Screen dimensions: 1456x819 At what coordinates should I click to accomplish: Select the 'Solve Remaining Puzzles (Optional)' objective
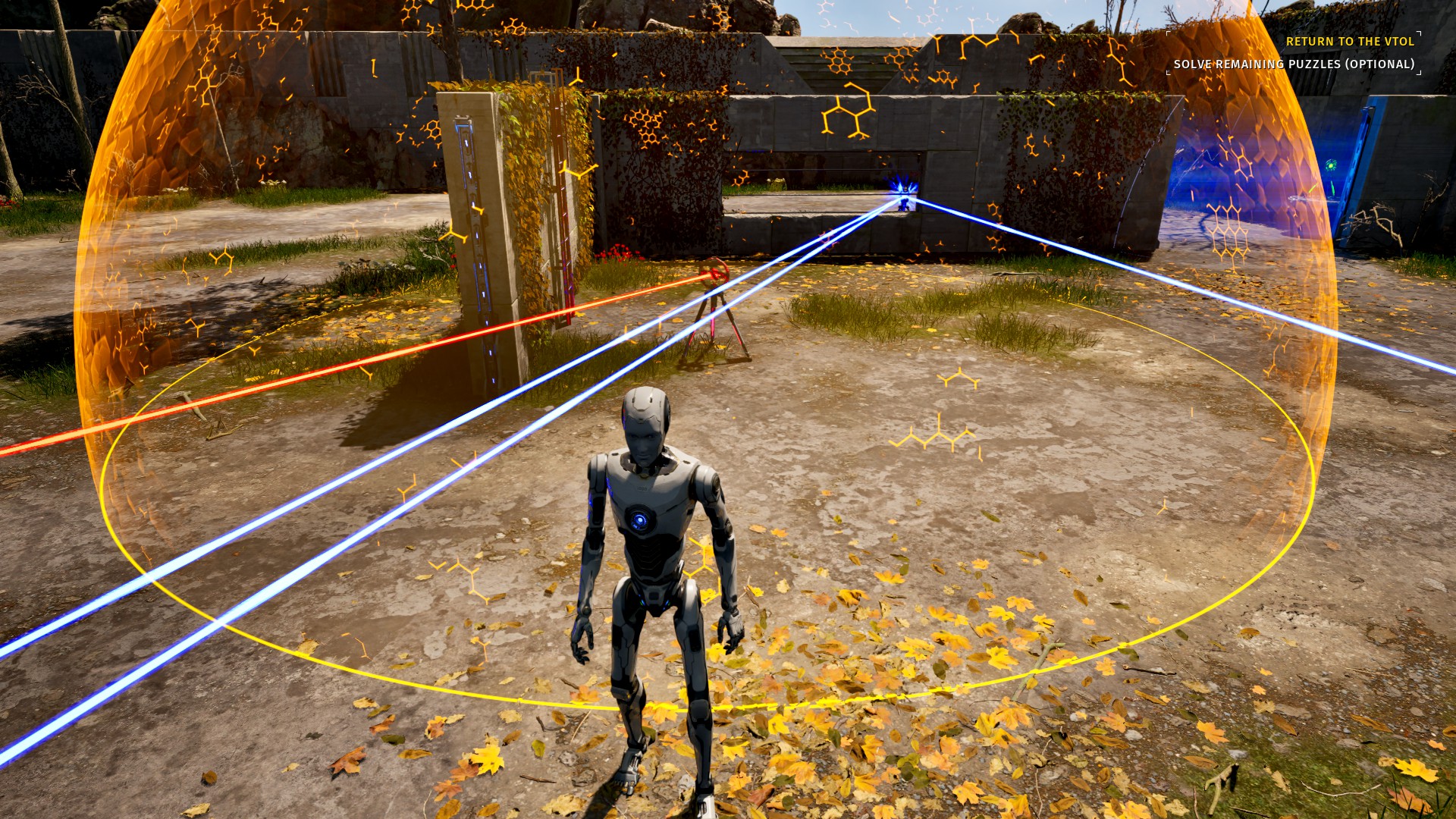(x=1294, y=64)
